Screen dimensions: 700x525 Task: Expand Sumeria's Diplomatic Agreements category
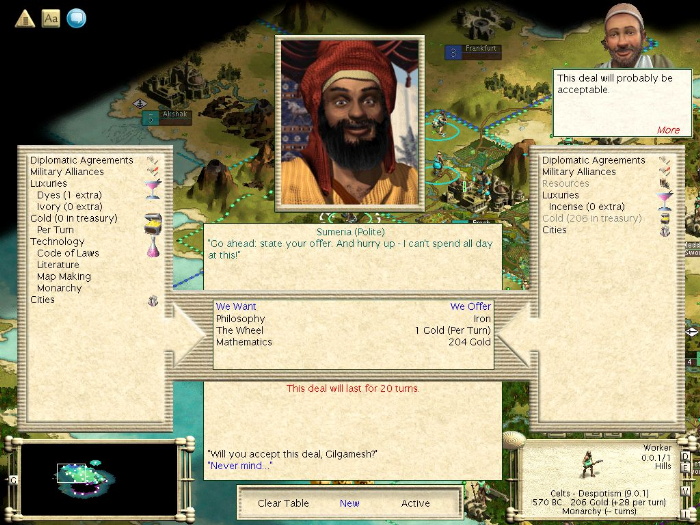[x=81, y=160]
